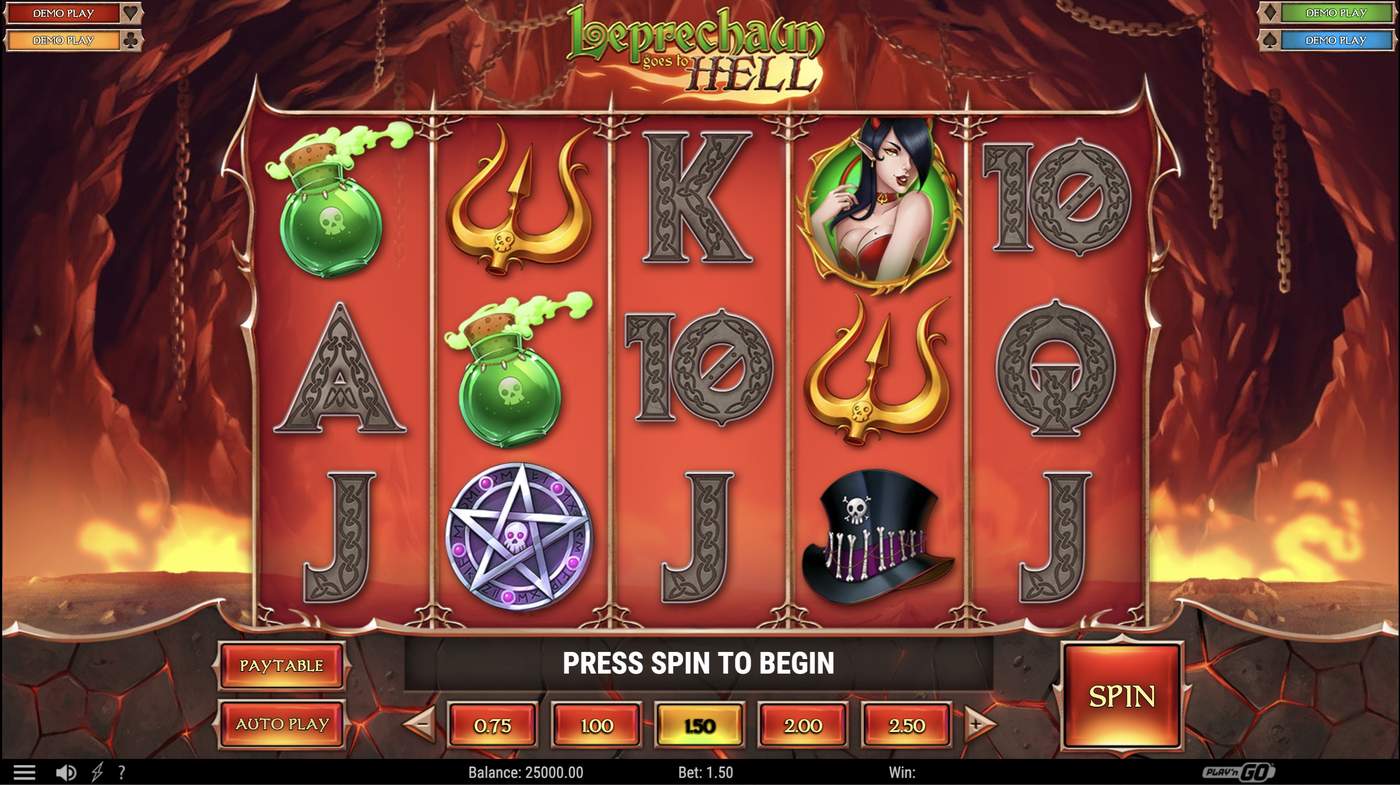1400x785 pixels.
Task: Select the highlighted 1.50 bet slider option
Action: pos(700,725)
